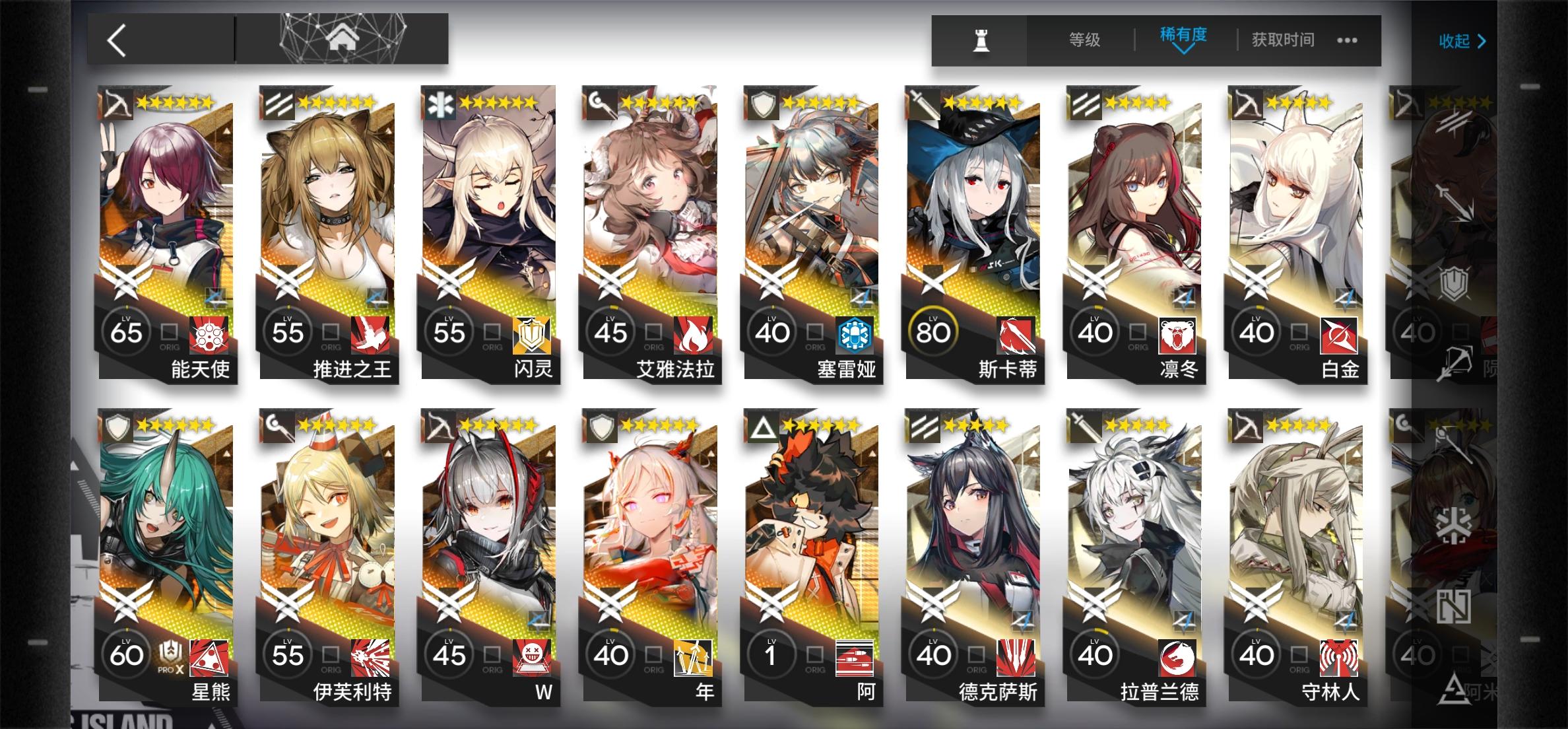Collapse the panel via 收起 control

pyautogui.click(x=1462, y=41)
